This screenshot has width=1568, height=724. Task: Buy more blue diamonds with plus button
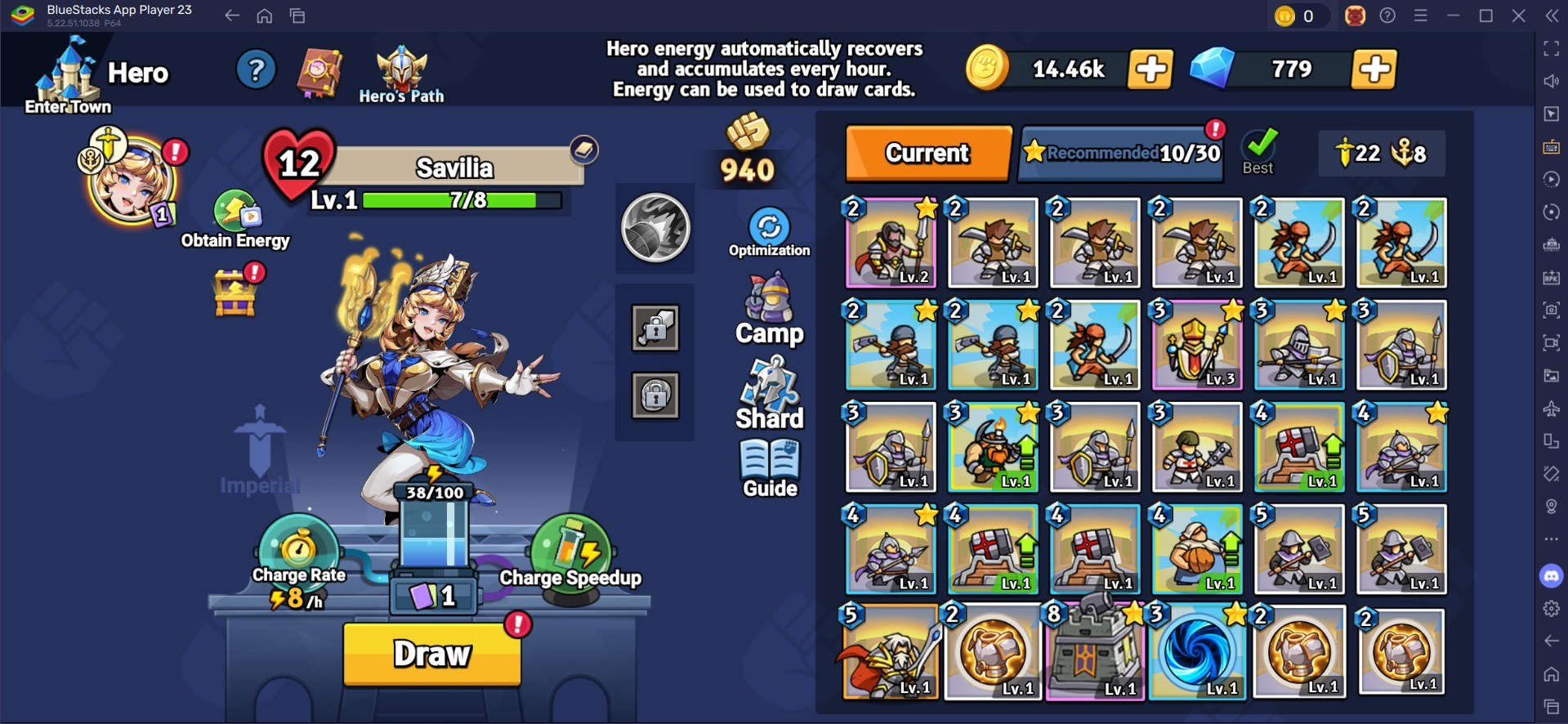pyautogui.click(x=1374, y=69)
